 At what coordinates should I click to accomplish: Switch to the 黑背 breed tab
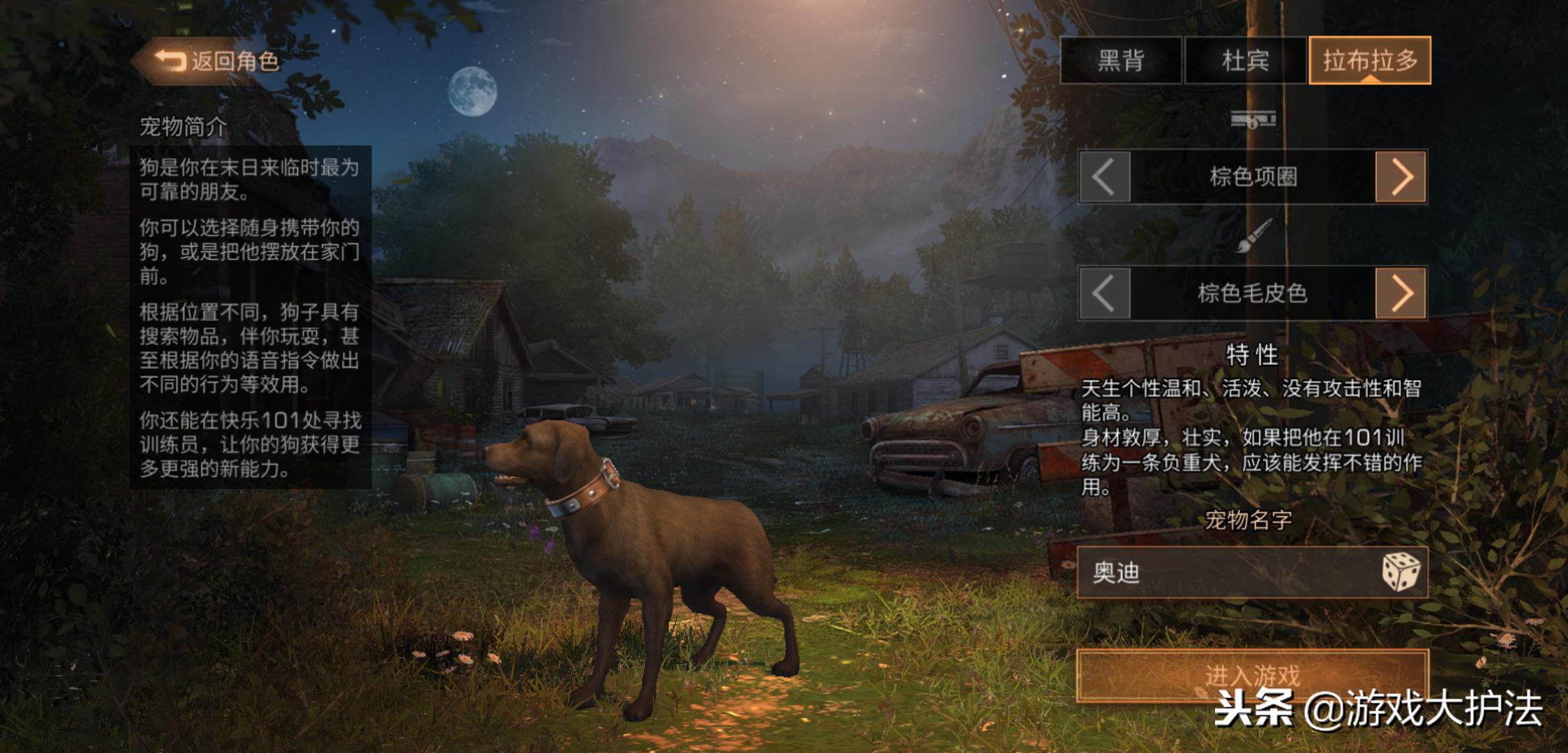[1121, 61]
